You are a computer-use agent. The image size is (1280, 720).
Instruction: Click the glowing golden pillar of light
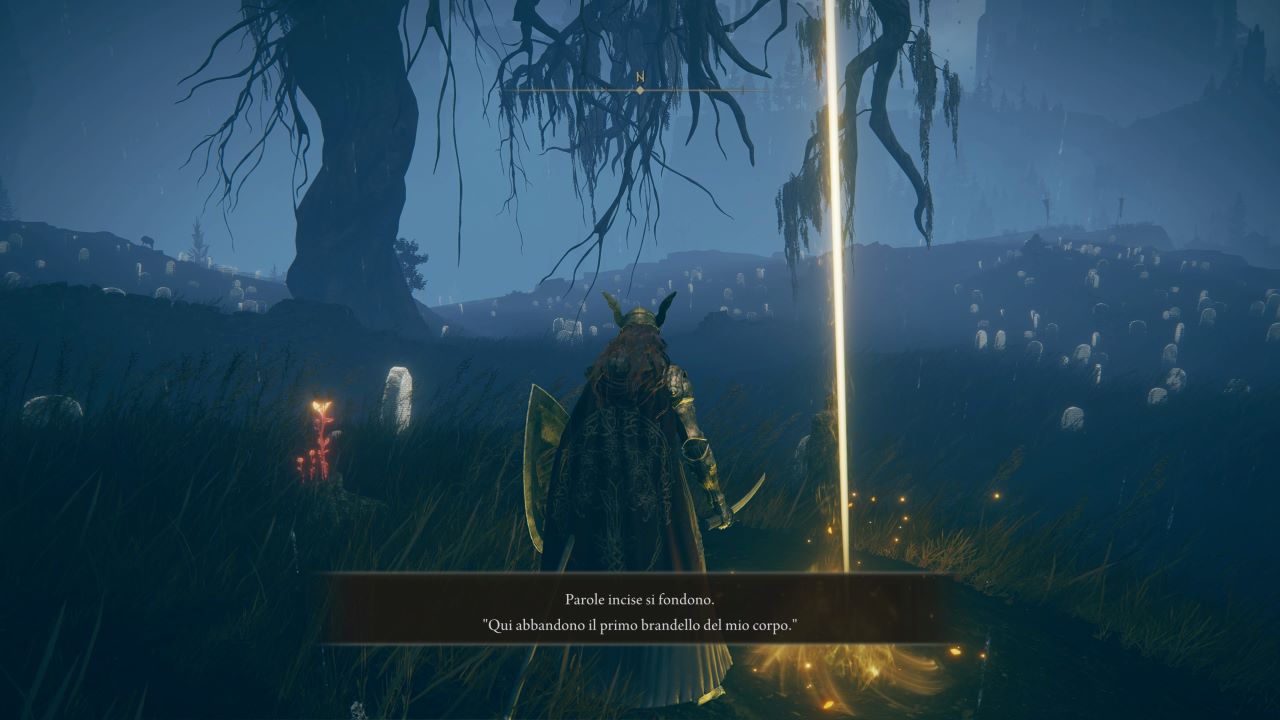[836, 300]
